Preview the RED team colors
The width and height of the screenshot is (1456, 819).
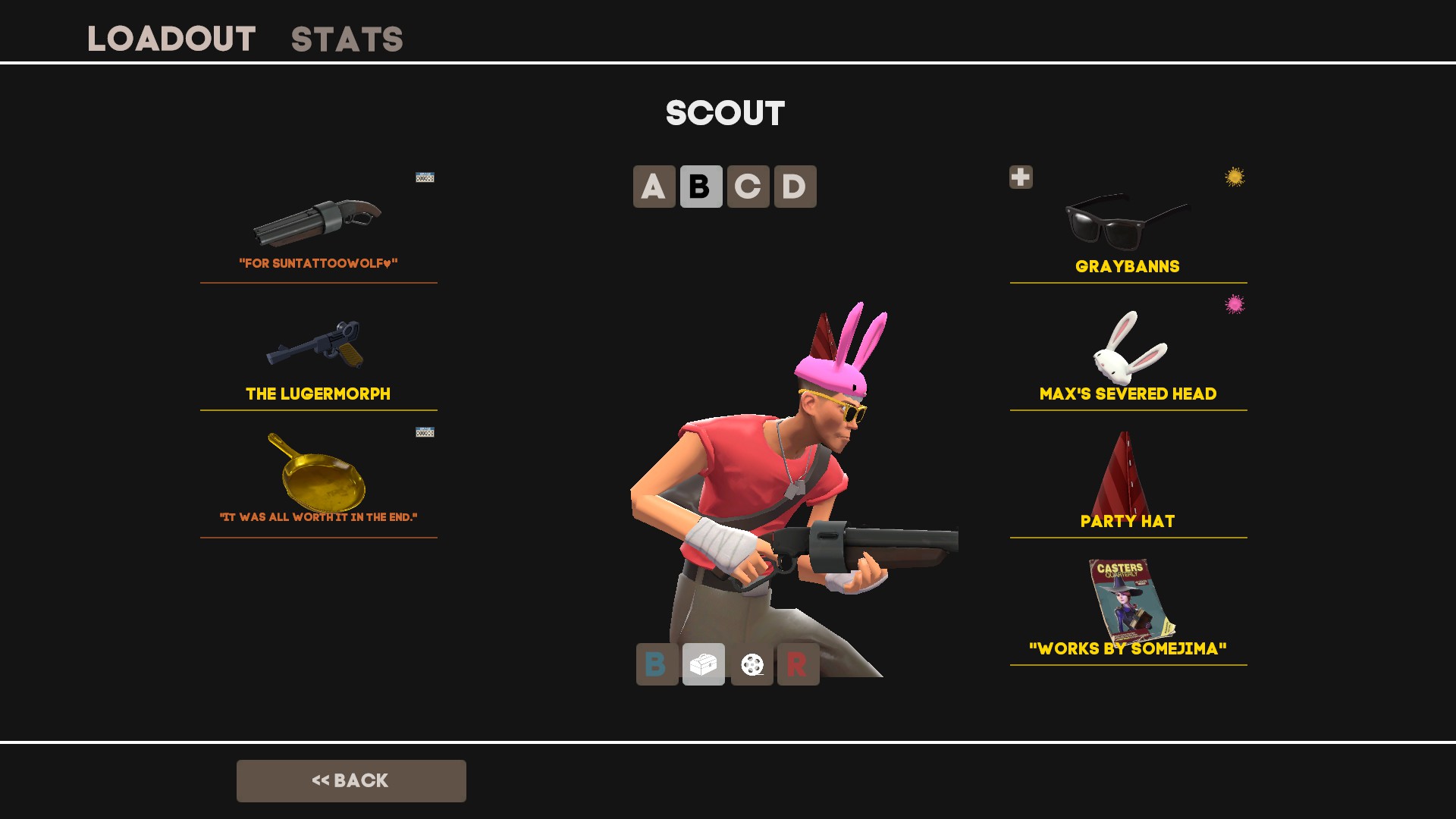pyautogui.click(x=798, y=664)
